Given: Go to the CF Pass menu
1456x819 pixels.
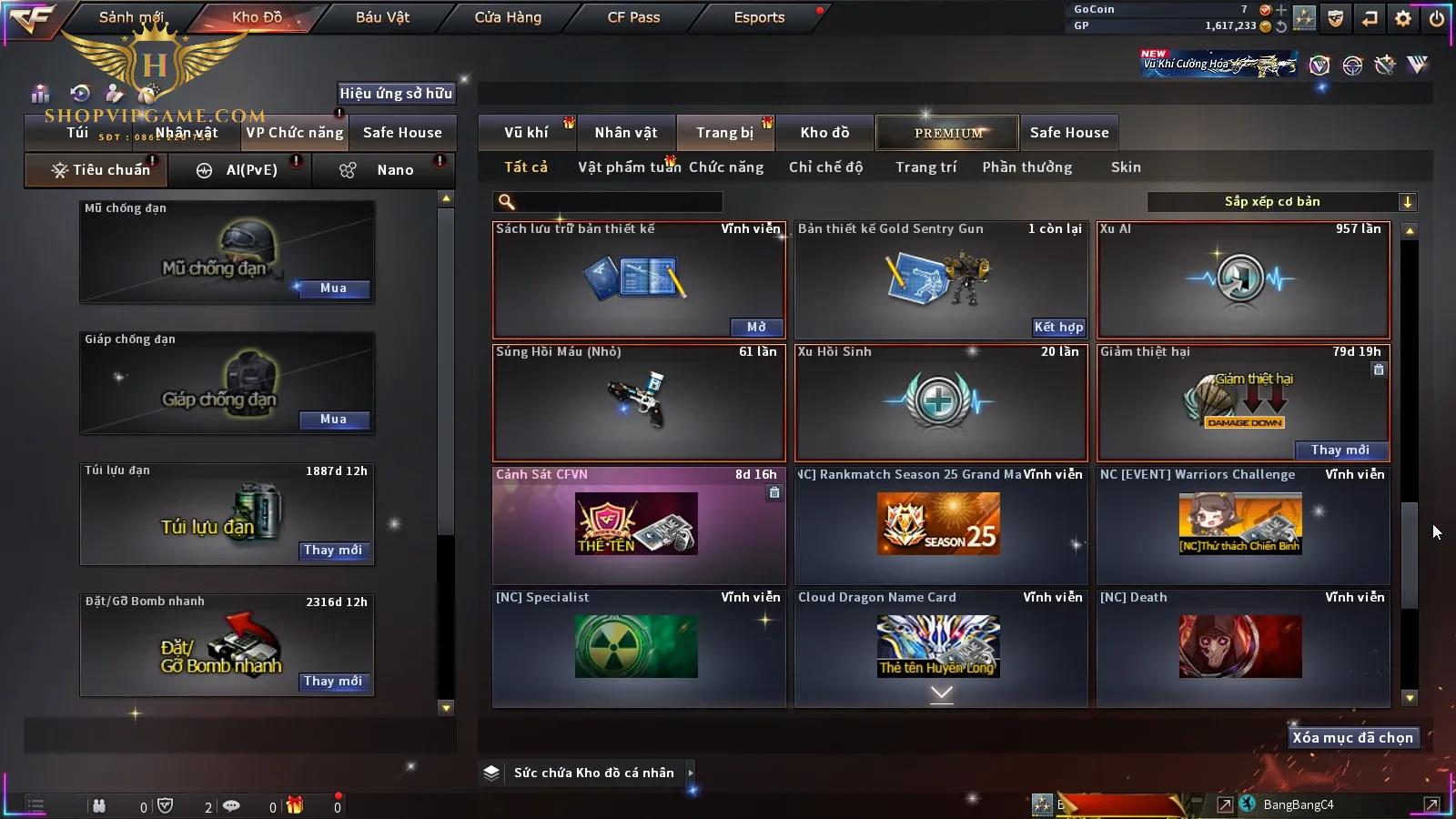Looking at the screenshot, I should coord(633,17).
